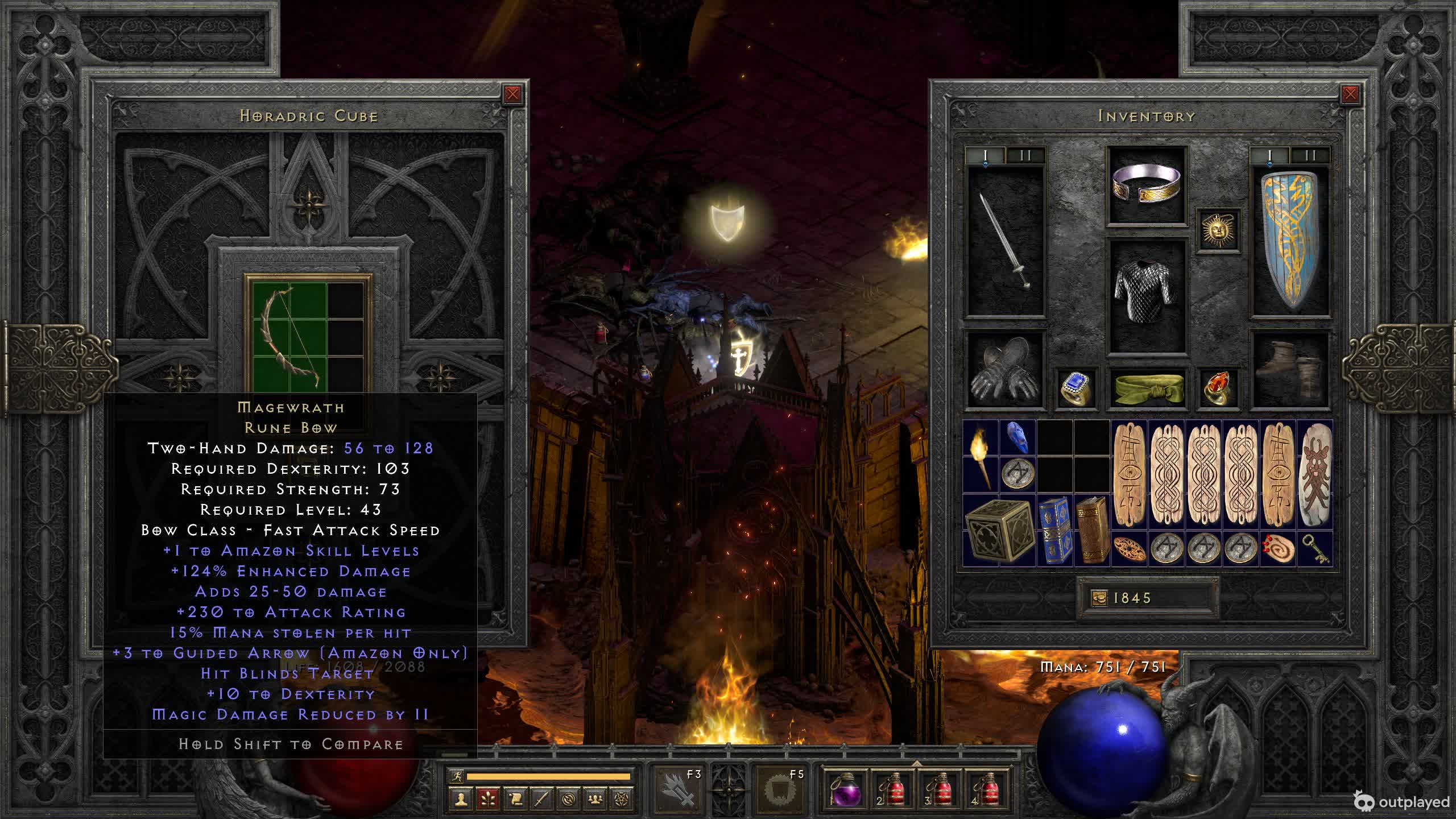
Task: Select the equipped sword slot
Action: [x=1006, y=241]
